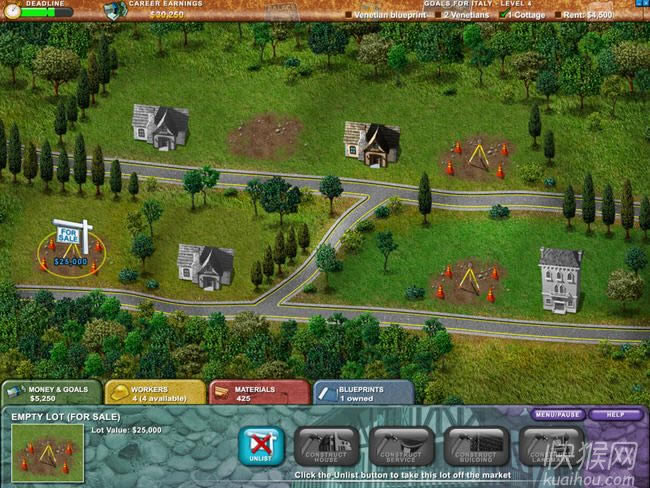The height and width of the screenshot is (488, 650).
Task: Open the Menu/Pause button
Action: pyautogui.click(x=558, y=414)
